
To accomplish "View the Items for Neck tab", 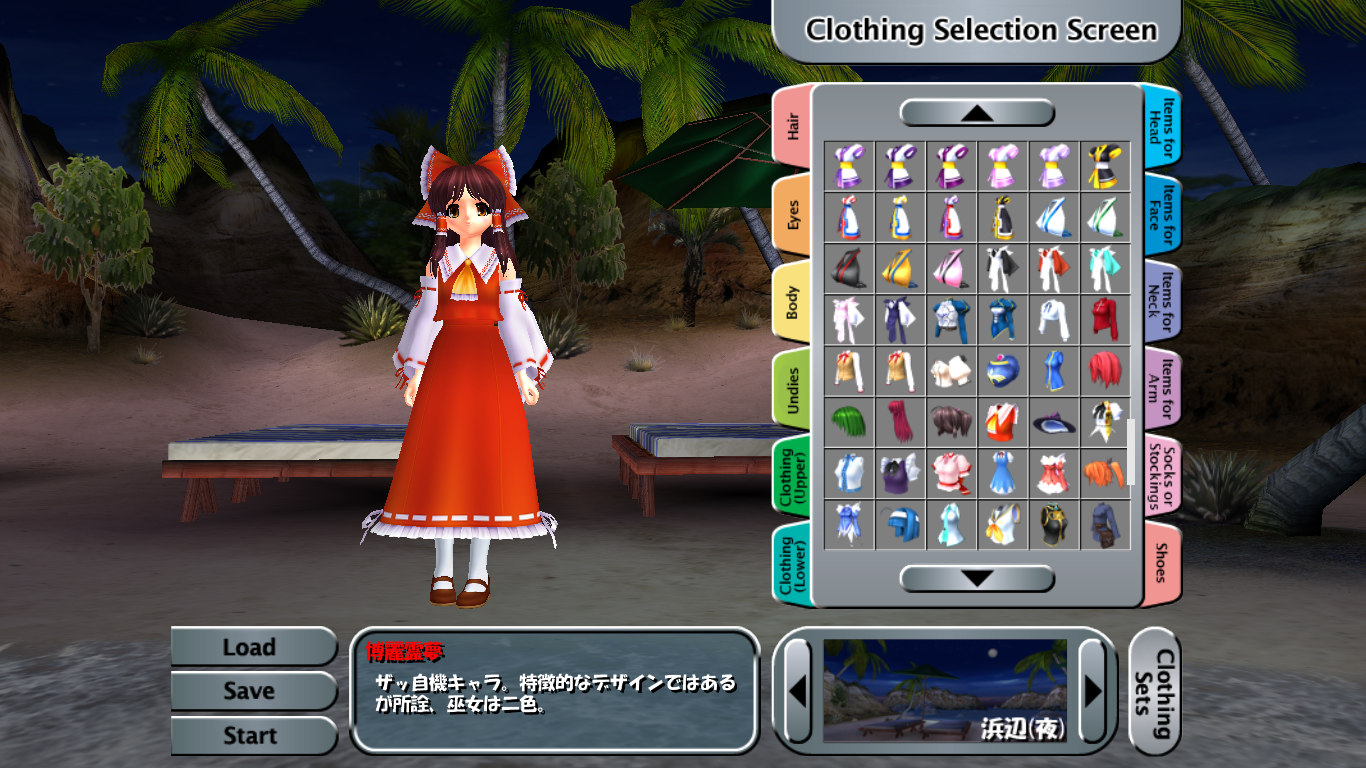I will point(1160,301).
